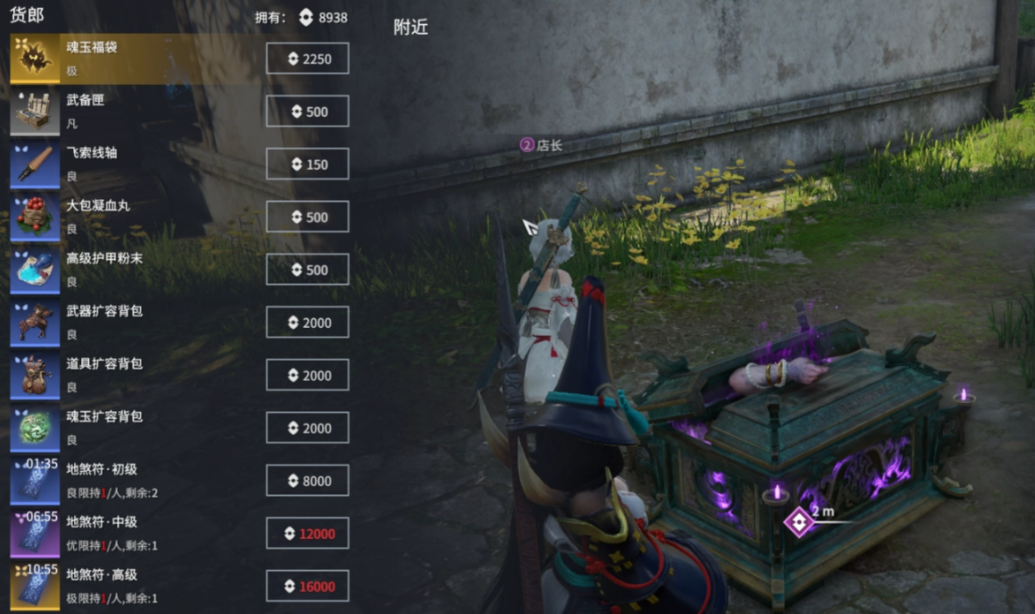Buy 魂玉扩容背包 for 2000
The width and height of the screenshot is (1035, 614).
tap(307, 428)
